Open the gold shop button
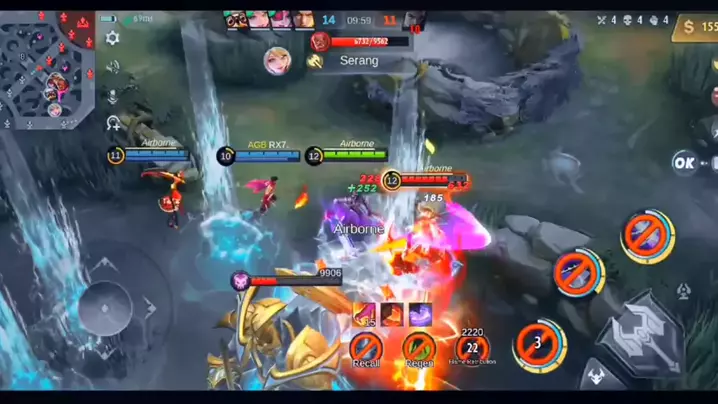 (695, 28)
